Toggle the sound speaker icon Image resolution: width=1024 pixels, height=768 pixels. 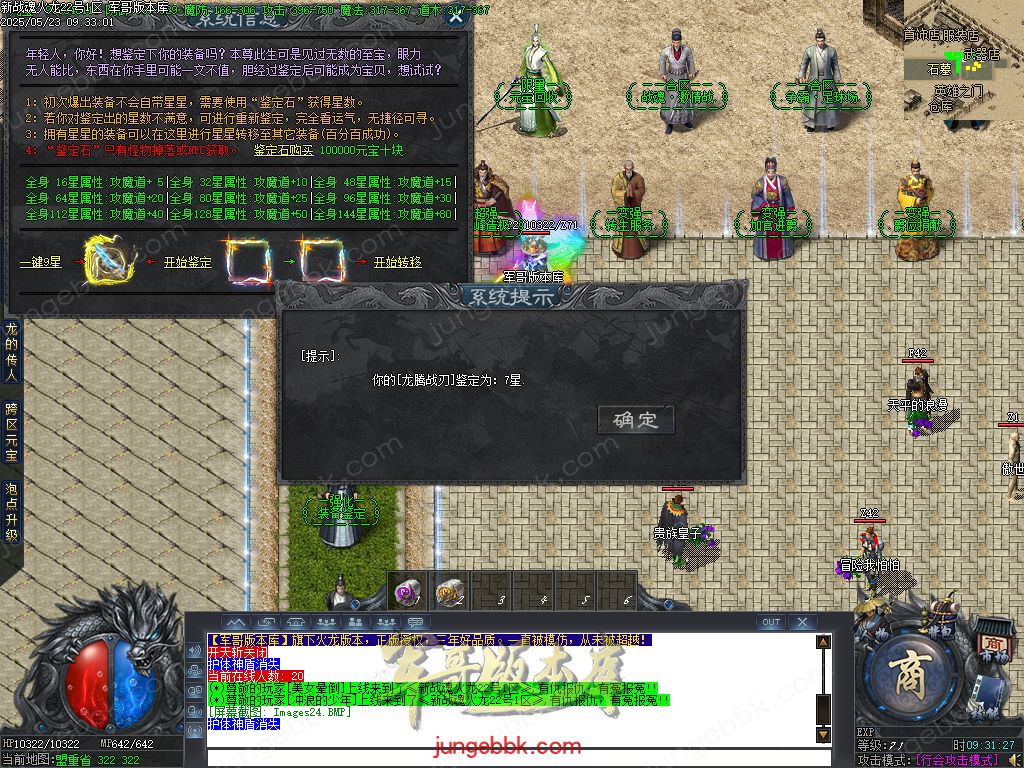coord(1014,760)
